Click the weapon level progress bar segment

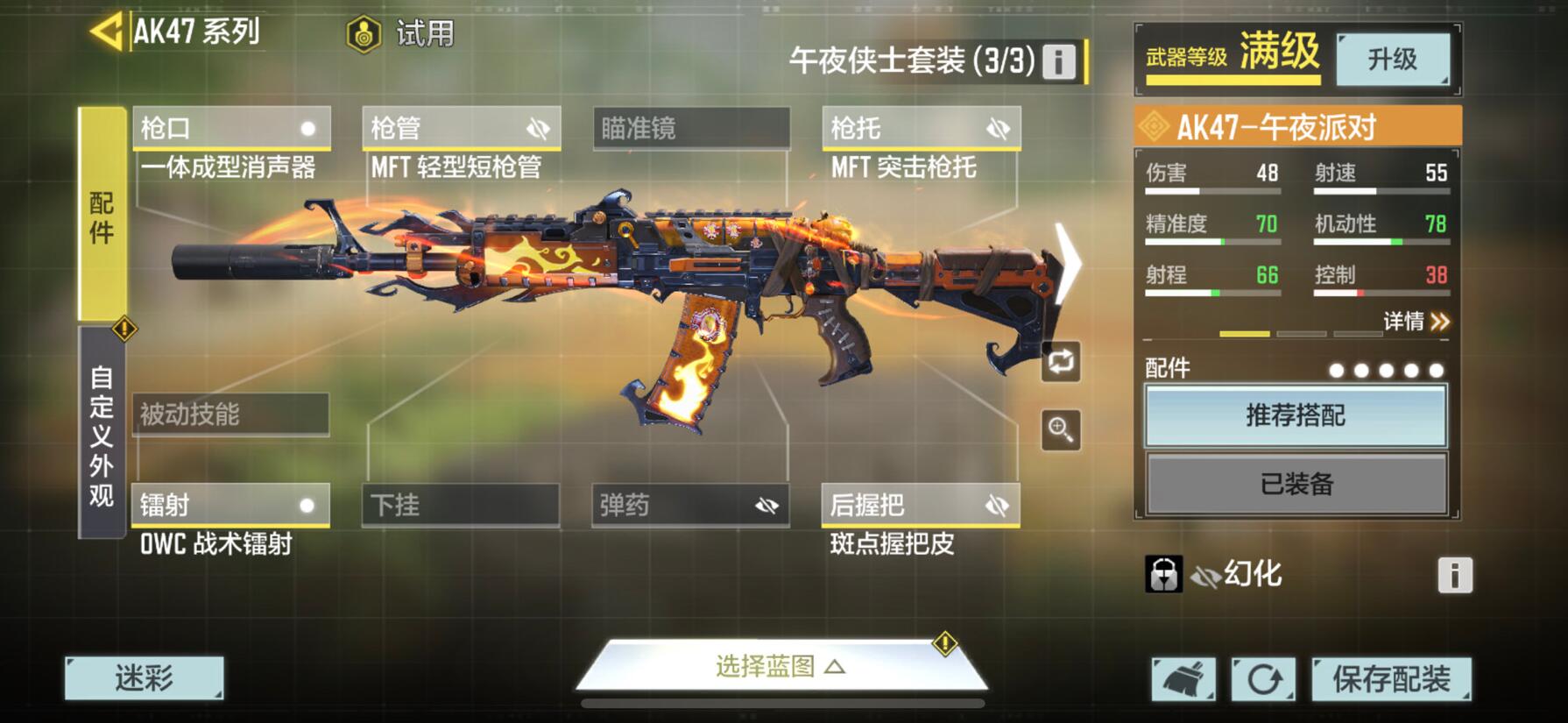click(x=1243, y=334)
